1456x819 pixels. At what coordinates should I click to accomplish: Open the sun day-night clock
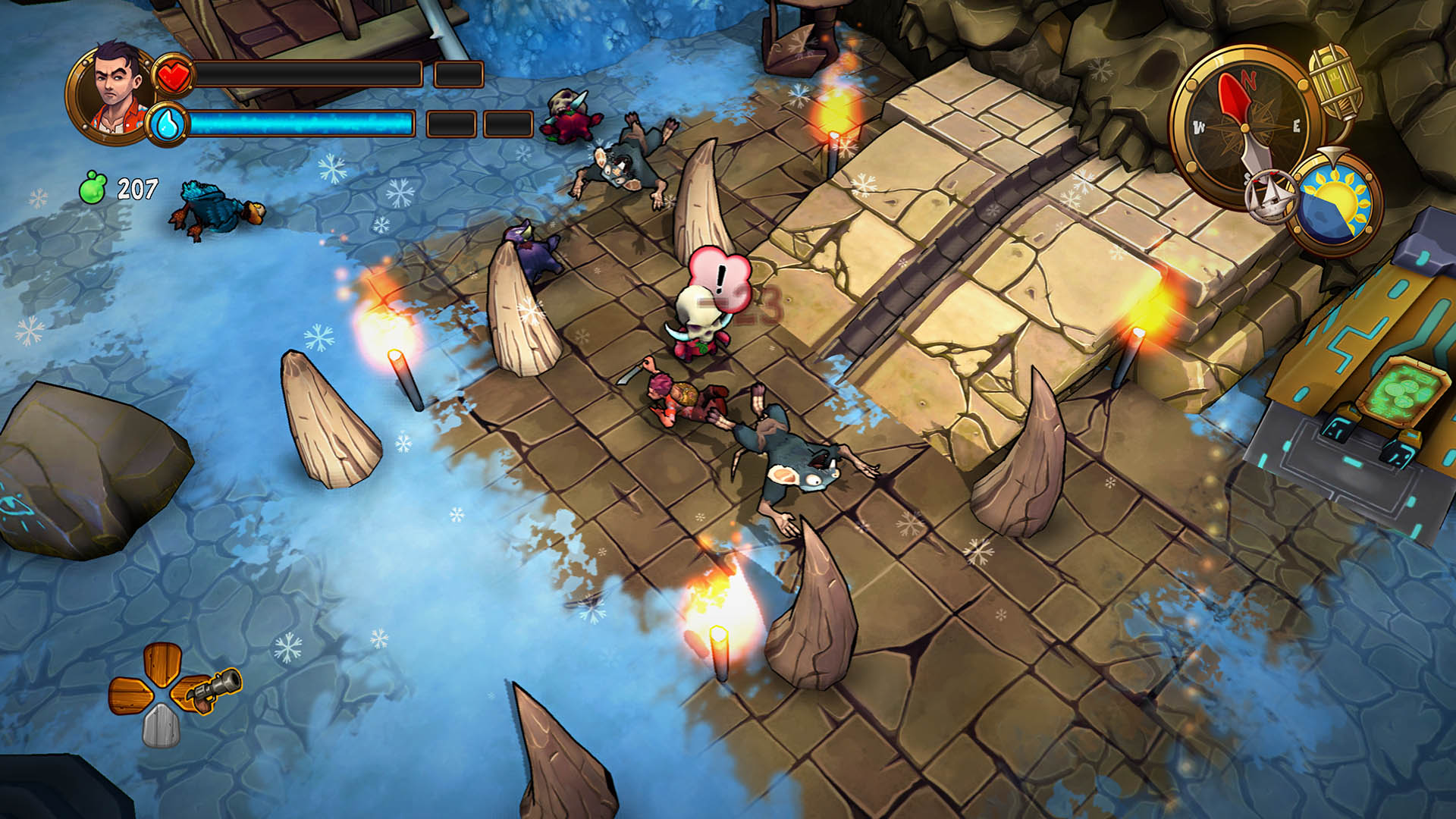[1335, 202]
